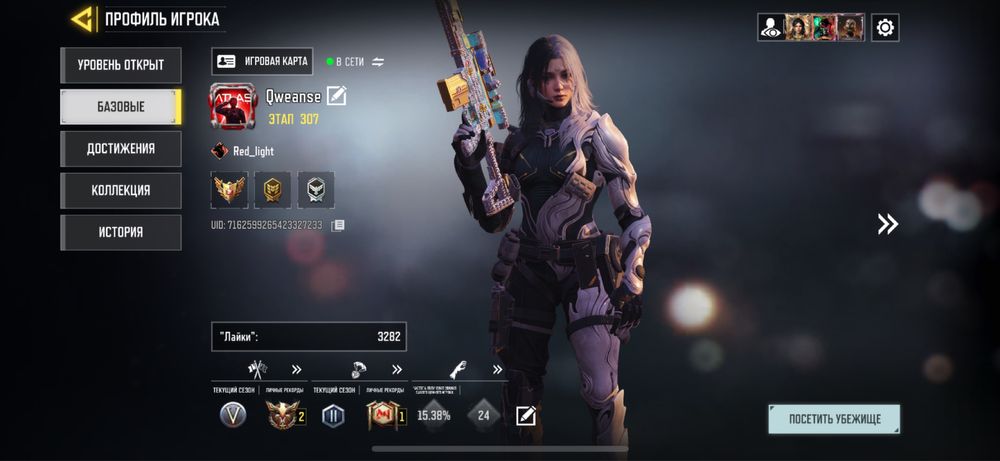Toggle the online status switch arrows
The image size is (1000, 461).
pos(378,62)
